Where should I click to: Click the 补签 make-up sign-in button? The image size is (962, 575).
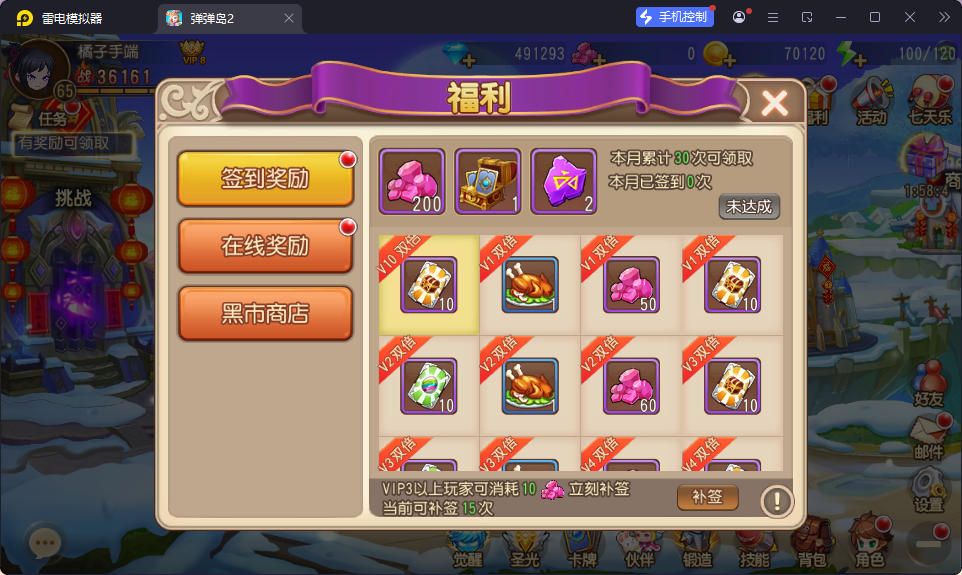[x=708, y=497]
